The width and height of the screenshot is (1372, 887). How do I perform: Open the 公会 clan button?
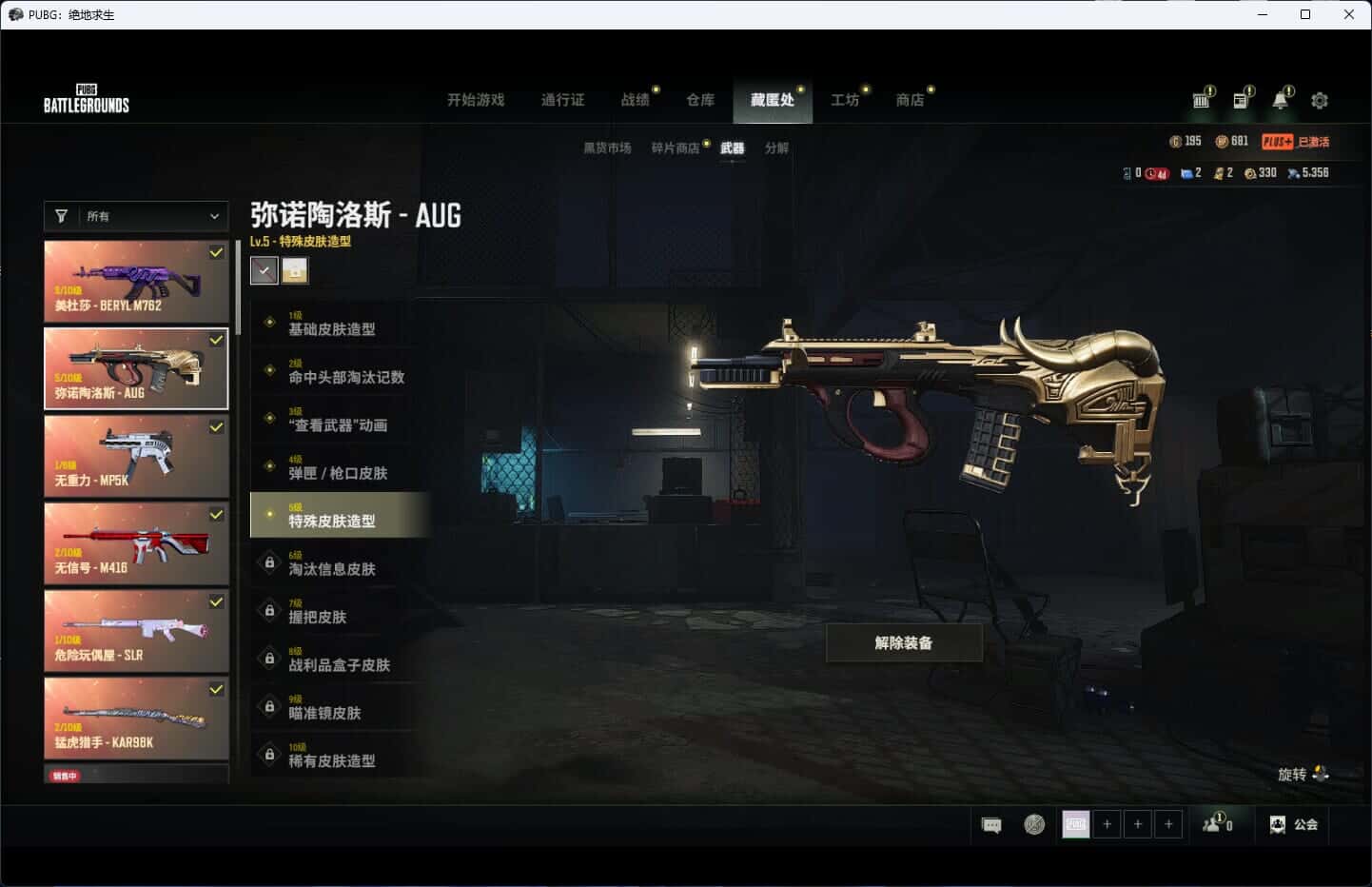1294,824
